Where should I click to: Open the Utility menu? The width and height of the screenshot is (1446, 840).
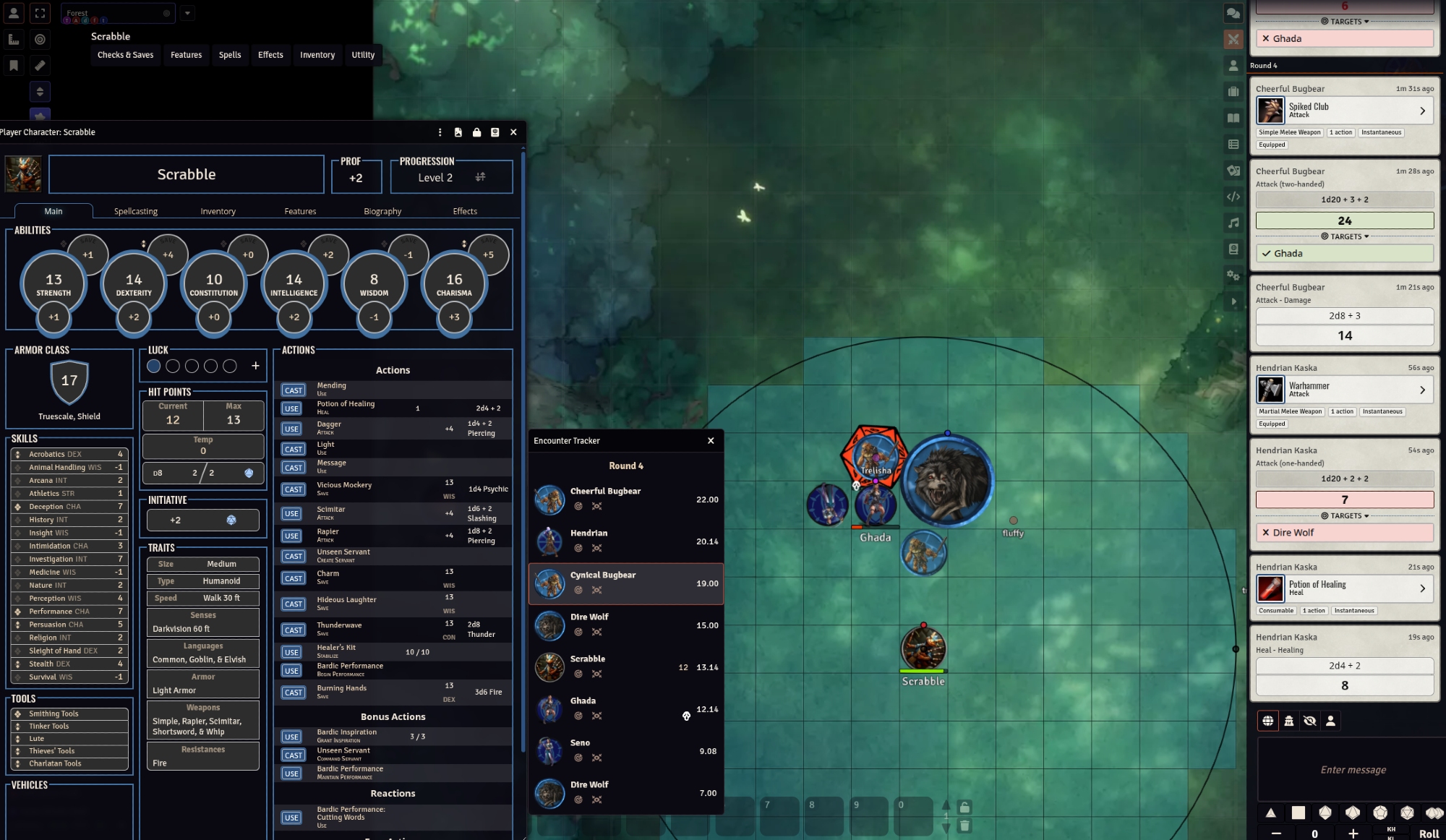363,55
